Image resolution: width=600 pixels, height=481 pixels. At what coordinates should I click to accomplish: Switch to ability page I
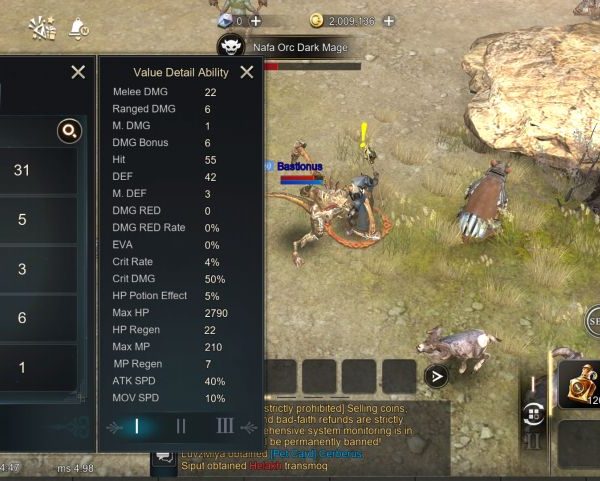137,426
